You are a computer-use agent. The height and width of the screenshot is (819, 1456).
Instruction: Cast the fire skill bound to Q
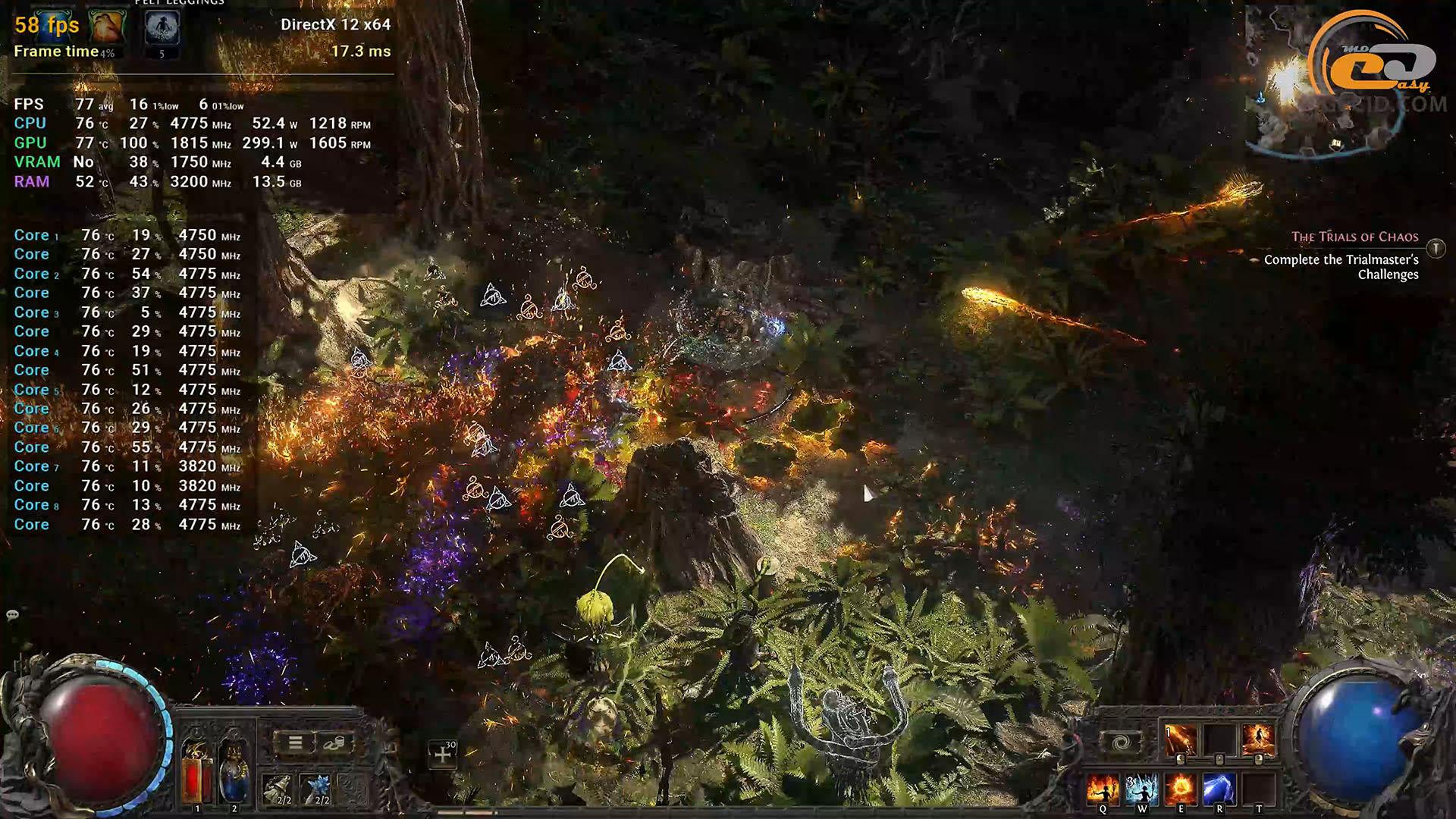click(1102, 789)
